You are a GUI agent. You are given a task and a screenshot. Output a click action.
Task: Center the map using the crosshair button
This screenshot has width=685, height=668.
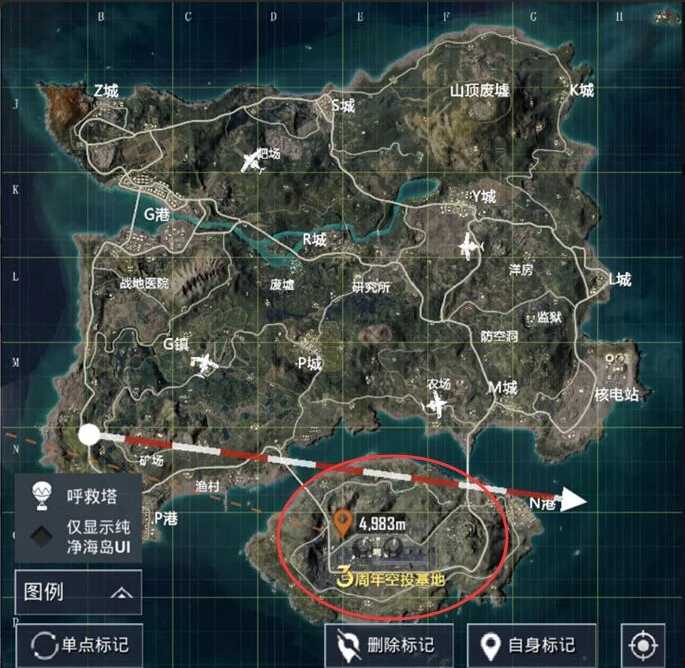point(642,645)
